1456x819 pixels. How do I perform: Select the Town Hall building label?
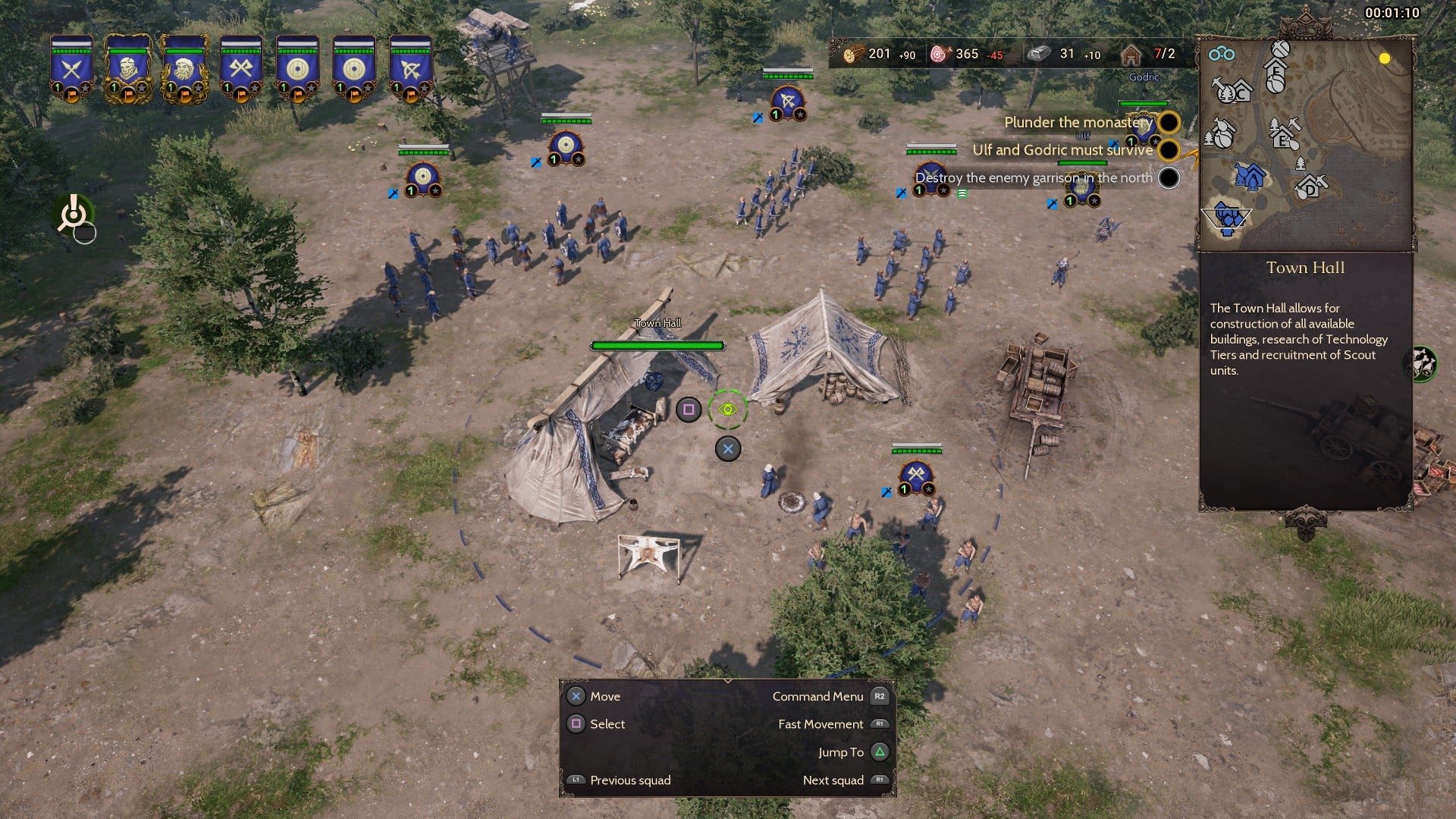coord(657,323)
